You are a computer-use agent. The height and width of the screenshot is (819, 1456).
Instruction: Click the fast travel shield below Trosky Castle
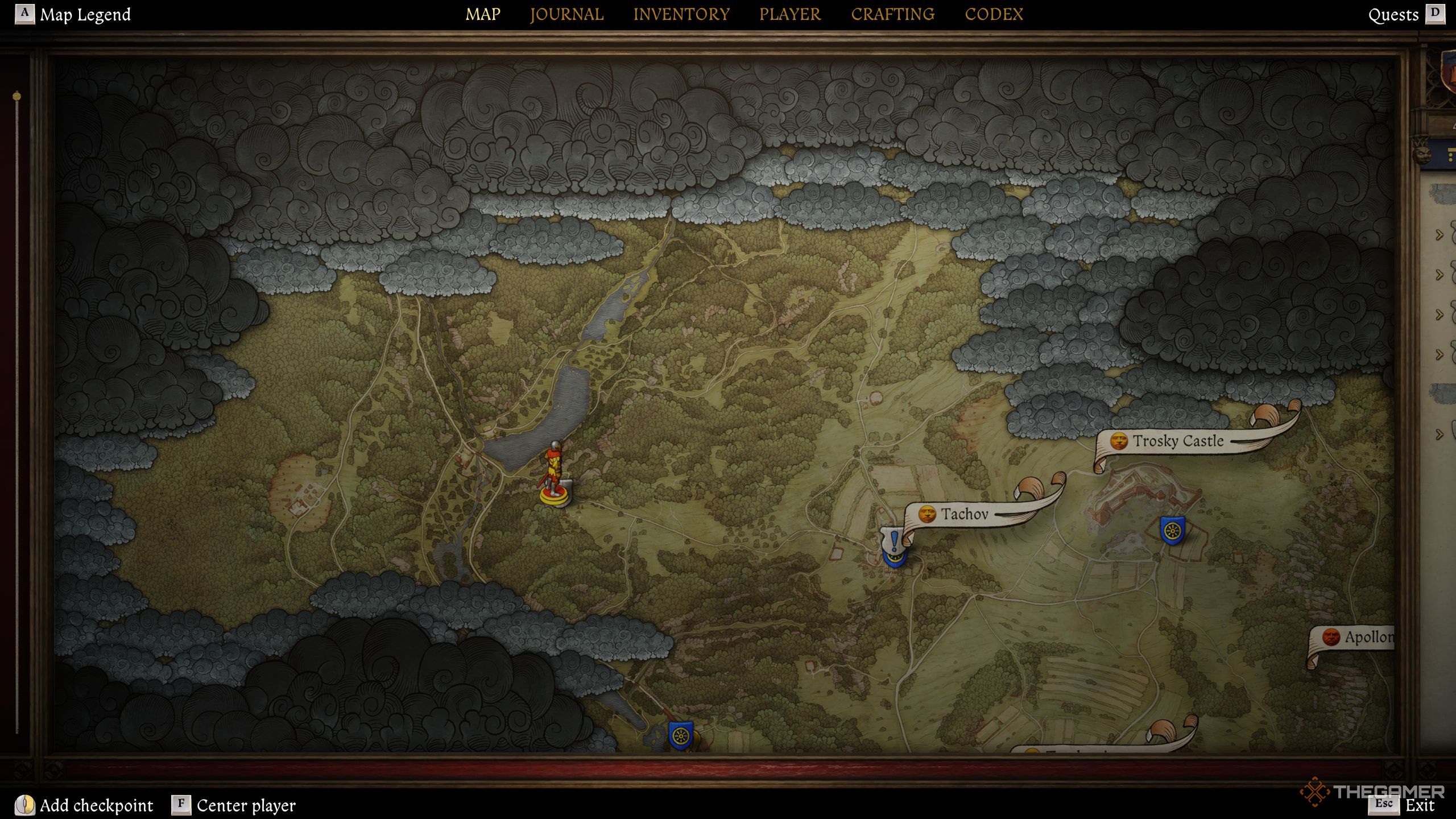pos(1172,530)
